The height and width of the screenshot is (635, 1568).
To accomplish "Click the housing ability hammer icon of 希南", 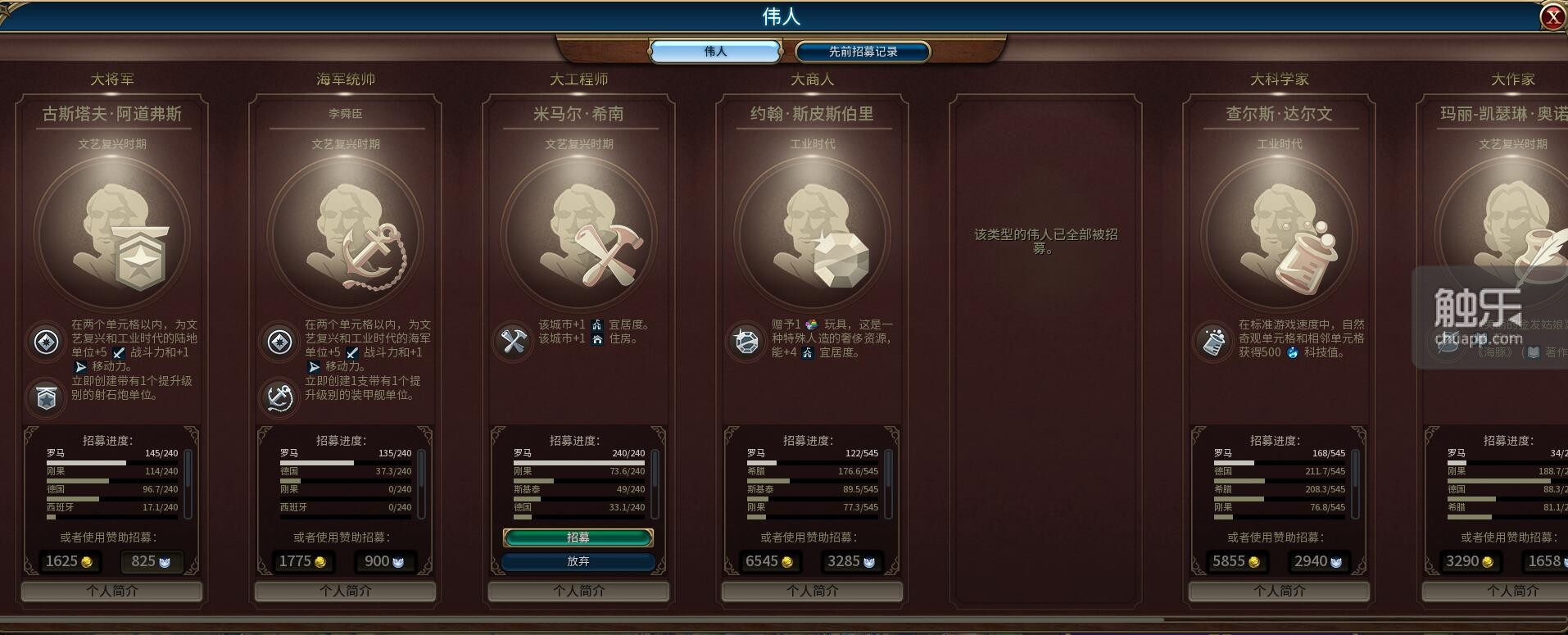I will [x=514, y=342].
